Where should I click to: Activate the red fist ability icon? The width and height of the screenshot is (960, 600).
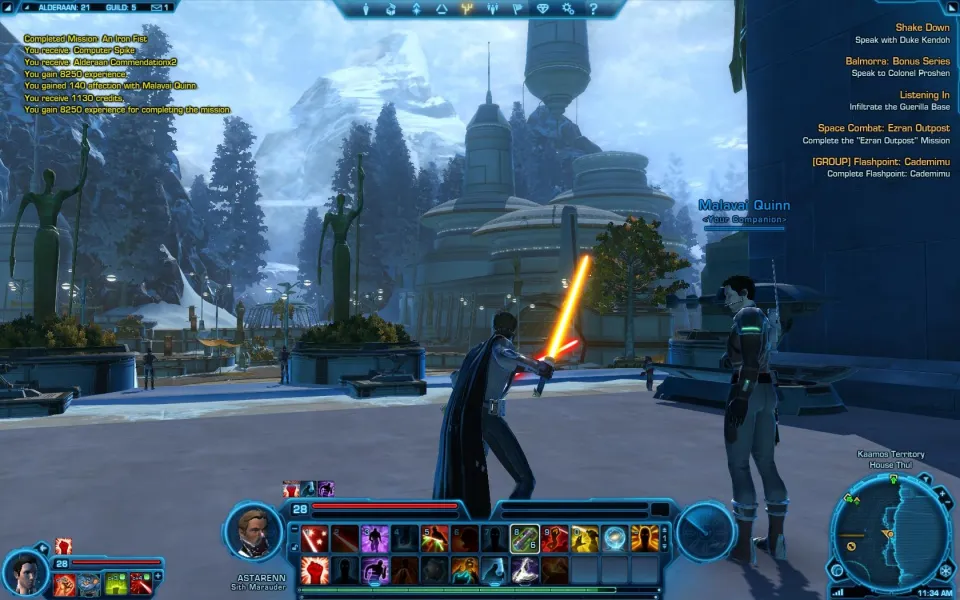(x=315, y=570)
